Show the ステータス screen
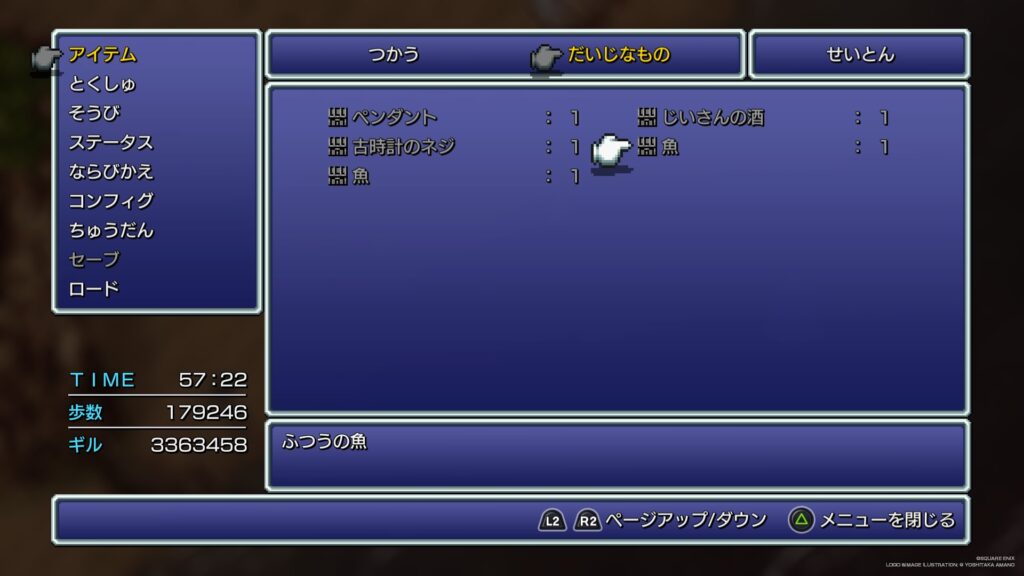The image size is (1024, 576). 110,142
